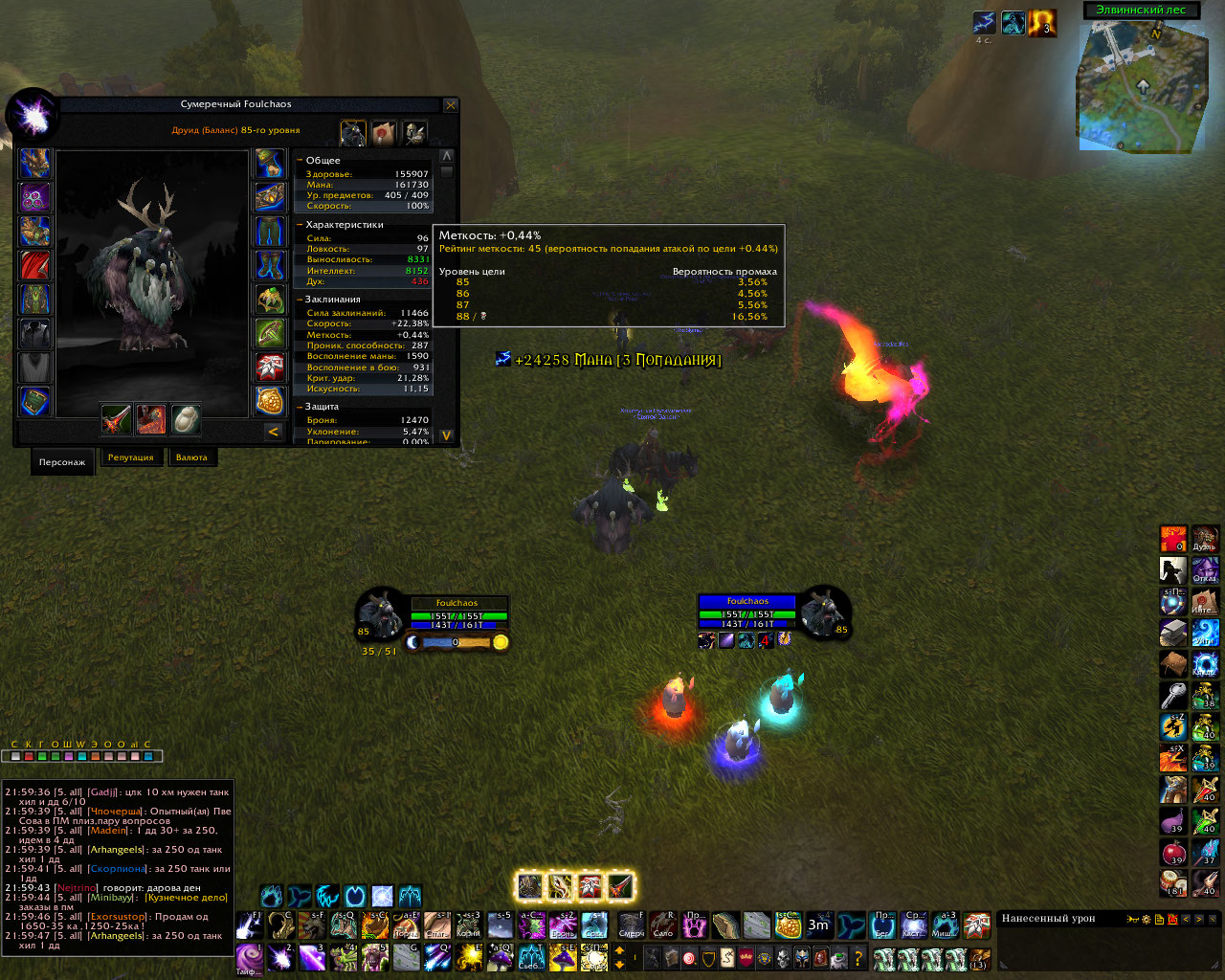Collapse the stats panel with the arrow button
Screen dimensions: 1225x980
[273, 432]
